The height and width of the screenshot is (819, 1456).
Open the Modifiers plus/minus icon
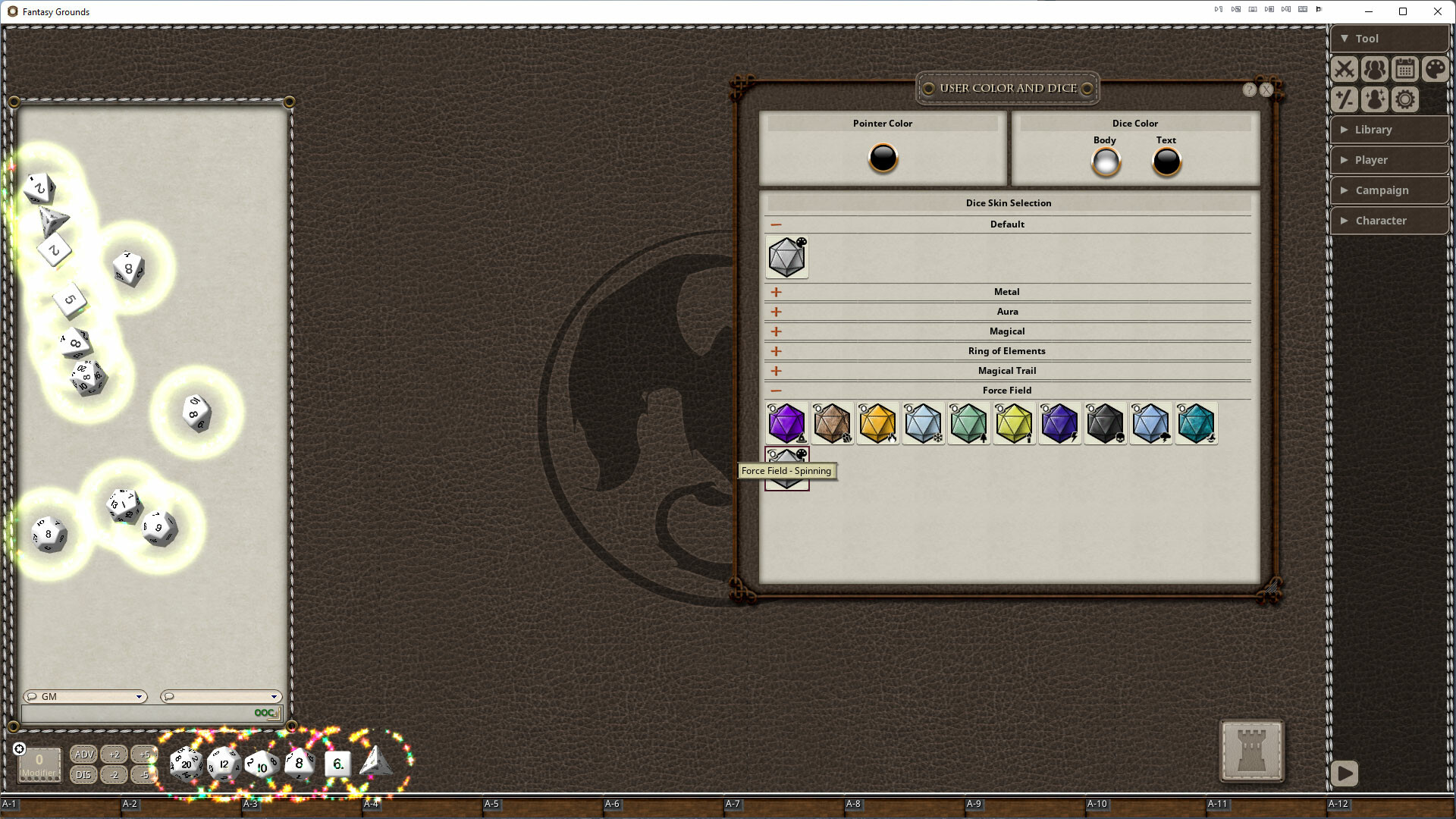pos(1344,99)
